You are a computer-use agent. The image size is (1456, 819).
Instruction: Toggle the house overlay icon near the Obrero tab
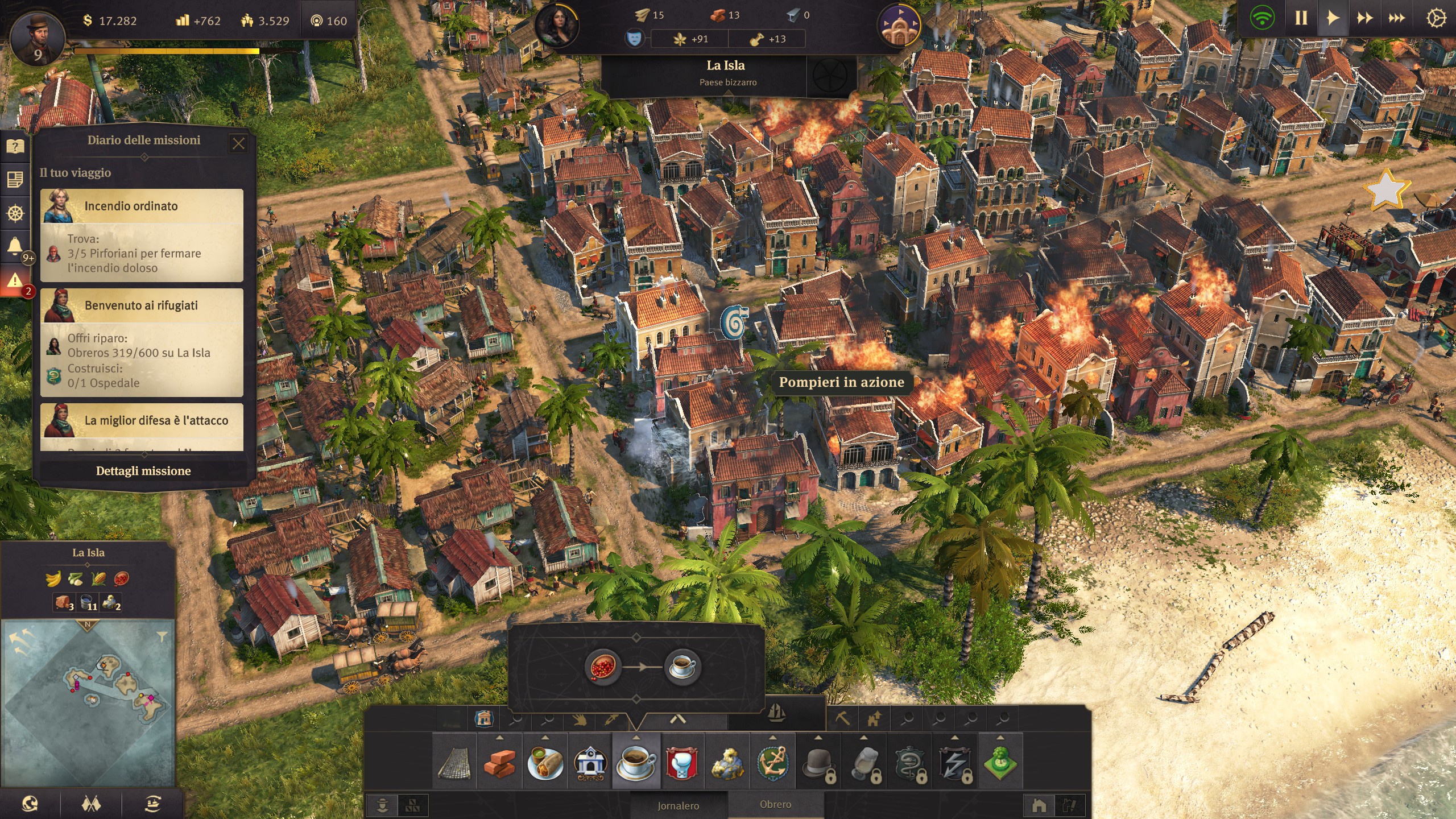pyautogui.click(x=1040, y=805)
